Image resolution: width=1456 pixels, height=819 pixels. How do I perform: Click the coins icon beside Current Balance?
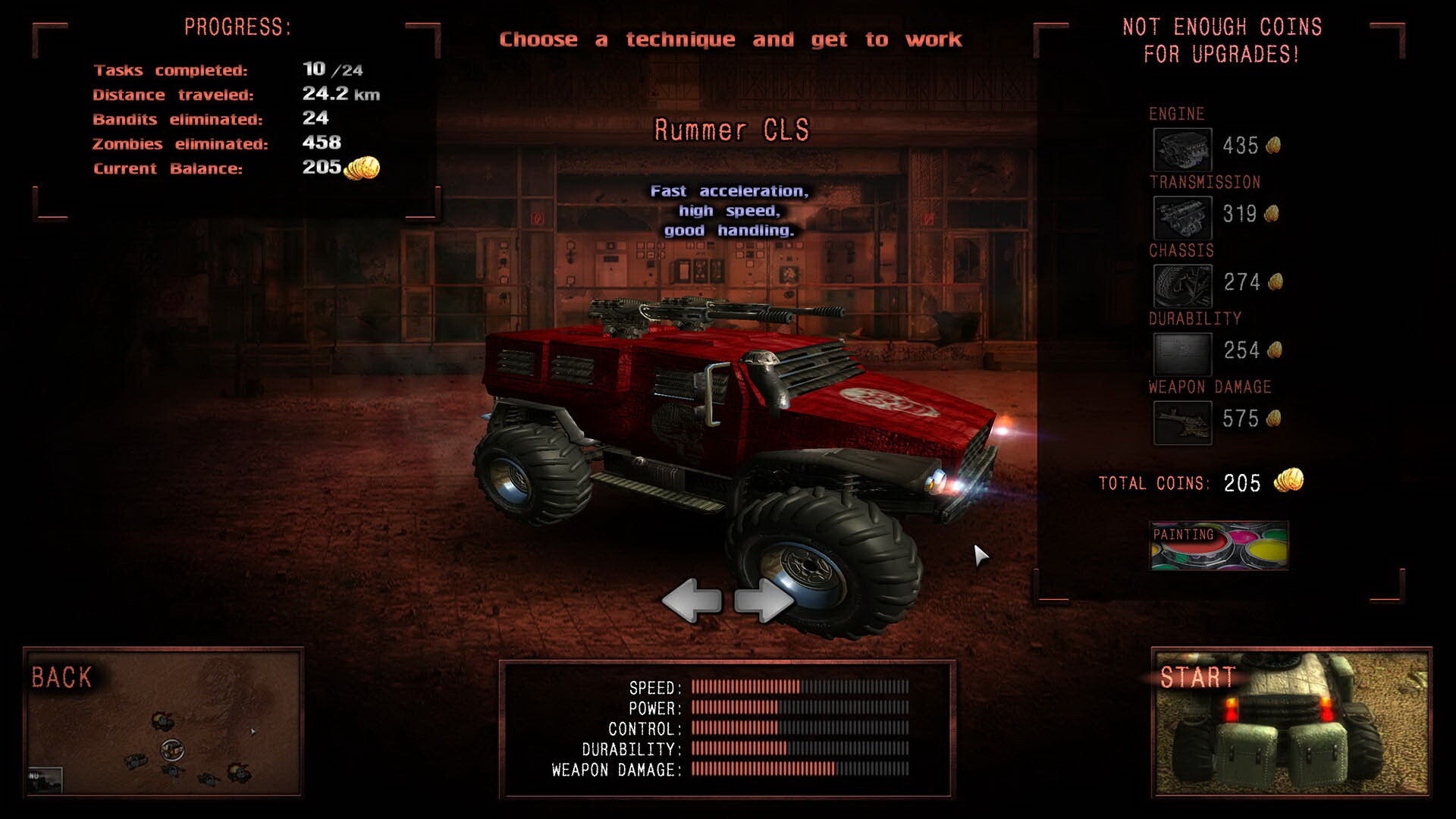pyautogui.click(x=362, y=168)
